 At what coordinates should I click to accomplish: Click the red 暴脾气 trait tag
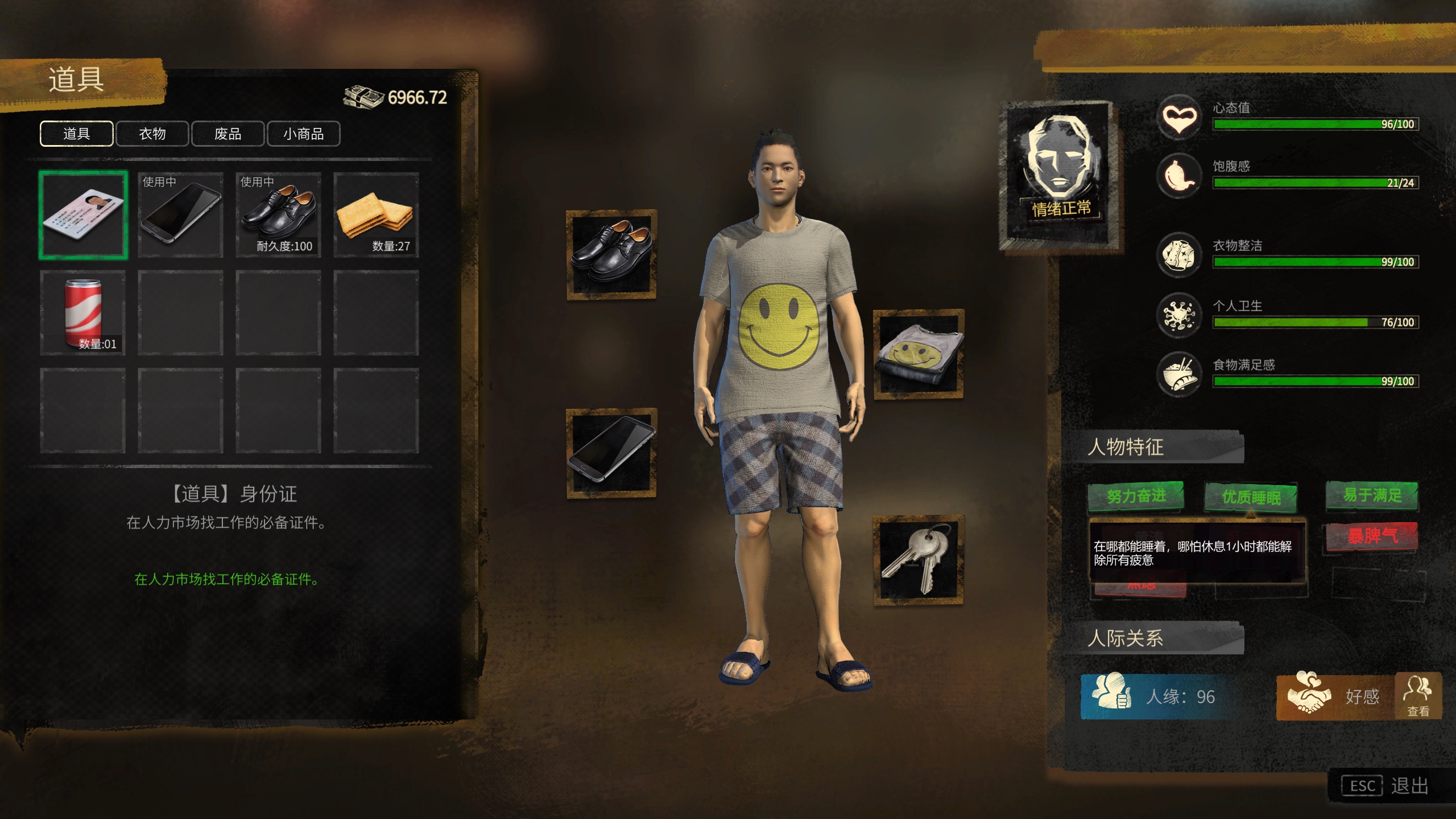pos(1372,536)
